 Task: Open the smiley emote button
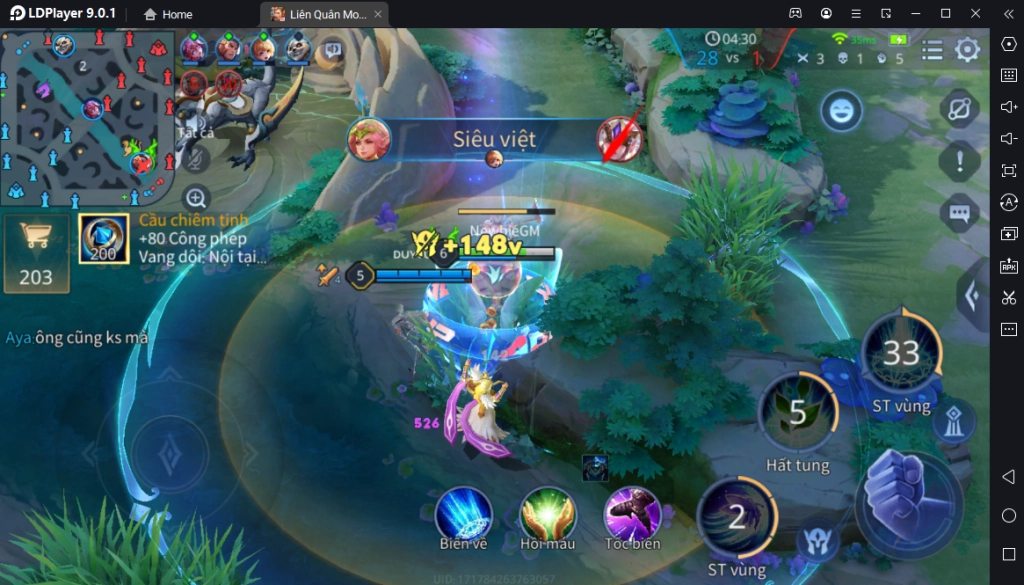click(x=842, y=111)
